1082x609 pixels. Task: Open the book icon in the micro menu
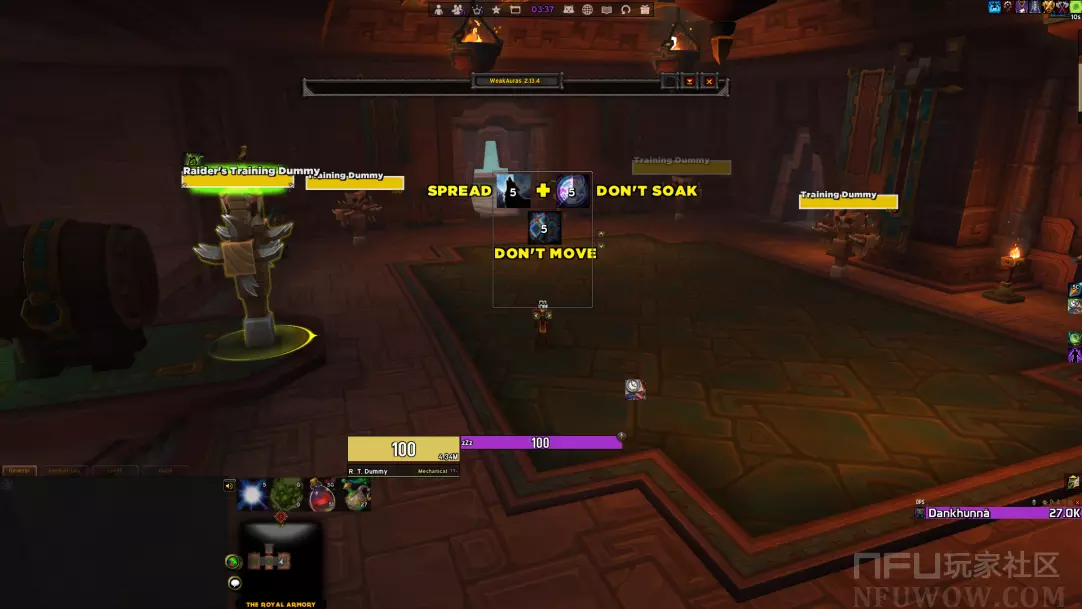coord(607,10)
